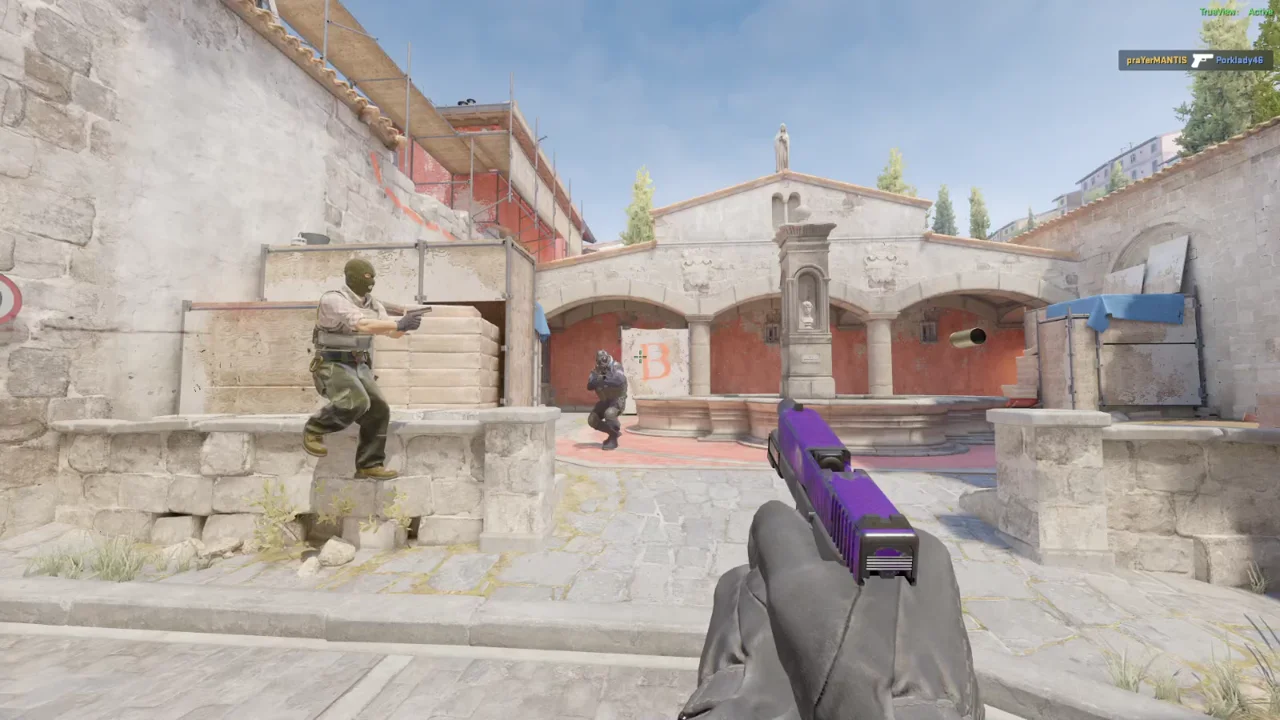Click the Porklady46 name in the killfeed
Viewport: 1280px width, 720px height.
tap(1240, 60)
